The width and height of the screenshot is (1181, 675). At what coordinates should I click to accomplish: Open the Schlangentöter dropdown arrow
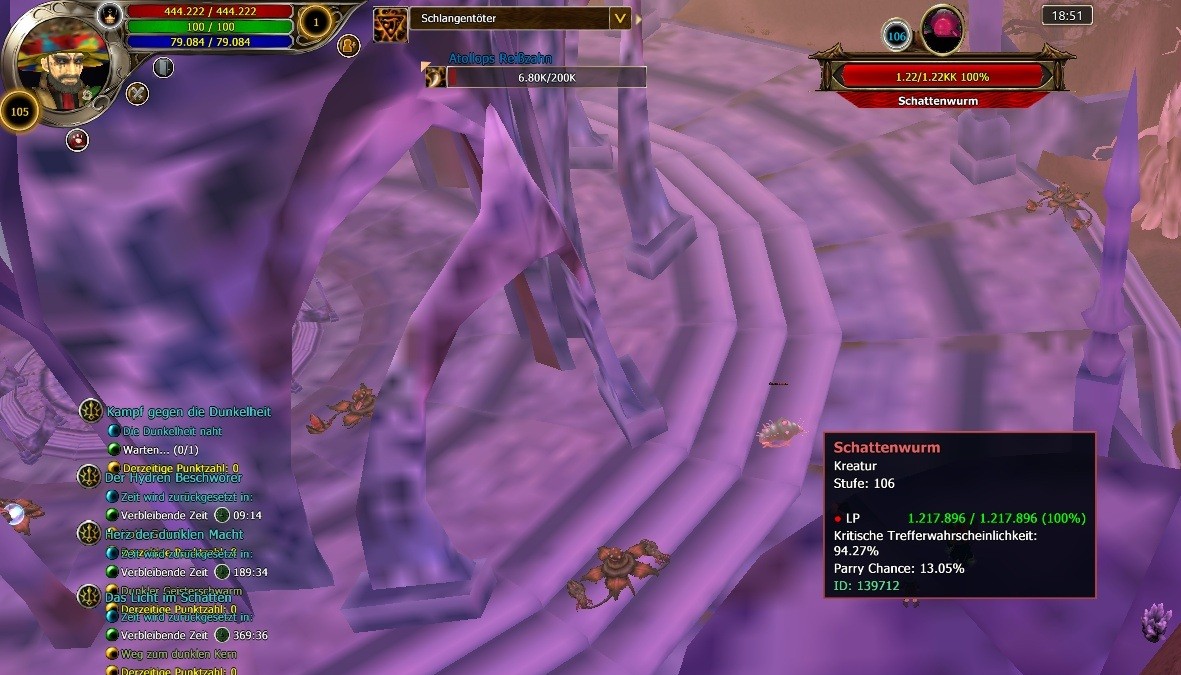(620, 18)
